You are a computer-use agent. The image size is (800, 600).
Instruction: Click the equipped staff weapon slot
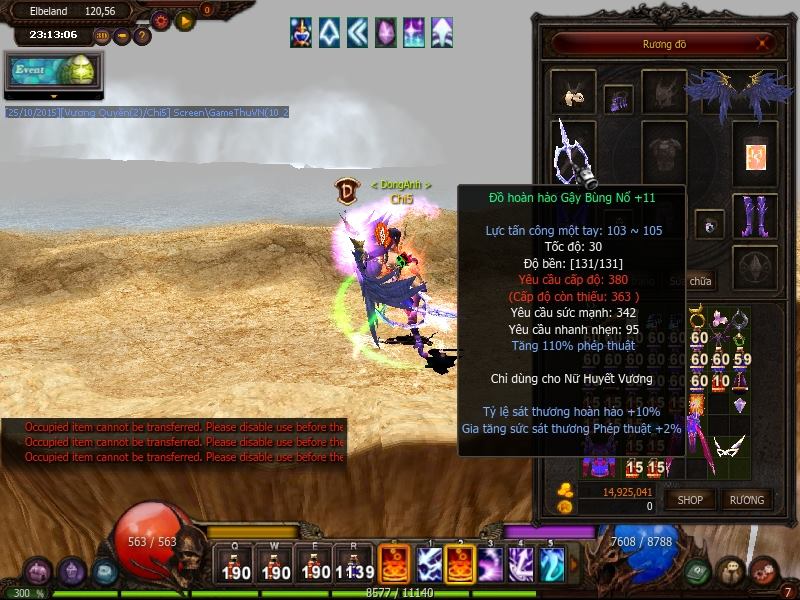[x=573, y=150]
